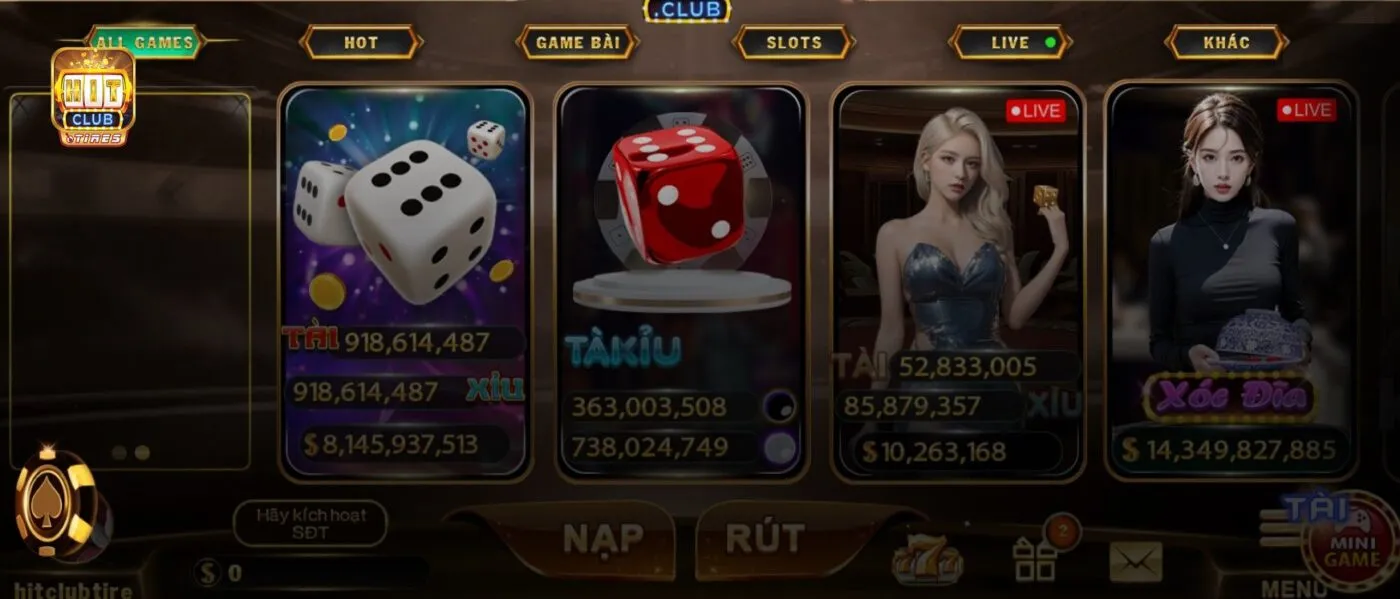Screen dimensions: 1400x599
Task: Launch the red dice Tài Xỉu game
Action: tap(680, 280)
